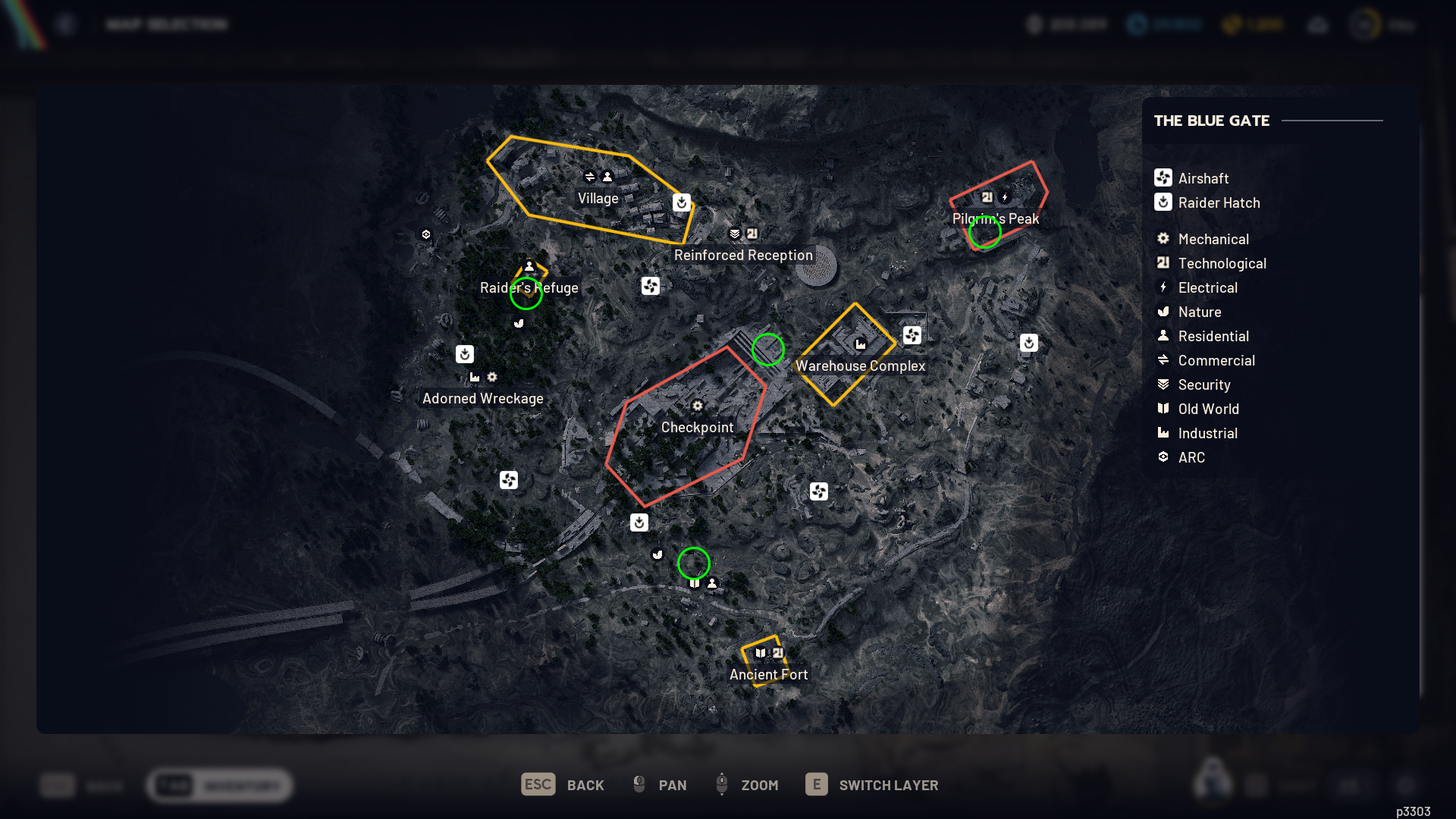Click the Raider Hatch icon in the legend
1456x819 pixels.
1164,202
